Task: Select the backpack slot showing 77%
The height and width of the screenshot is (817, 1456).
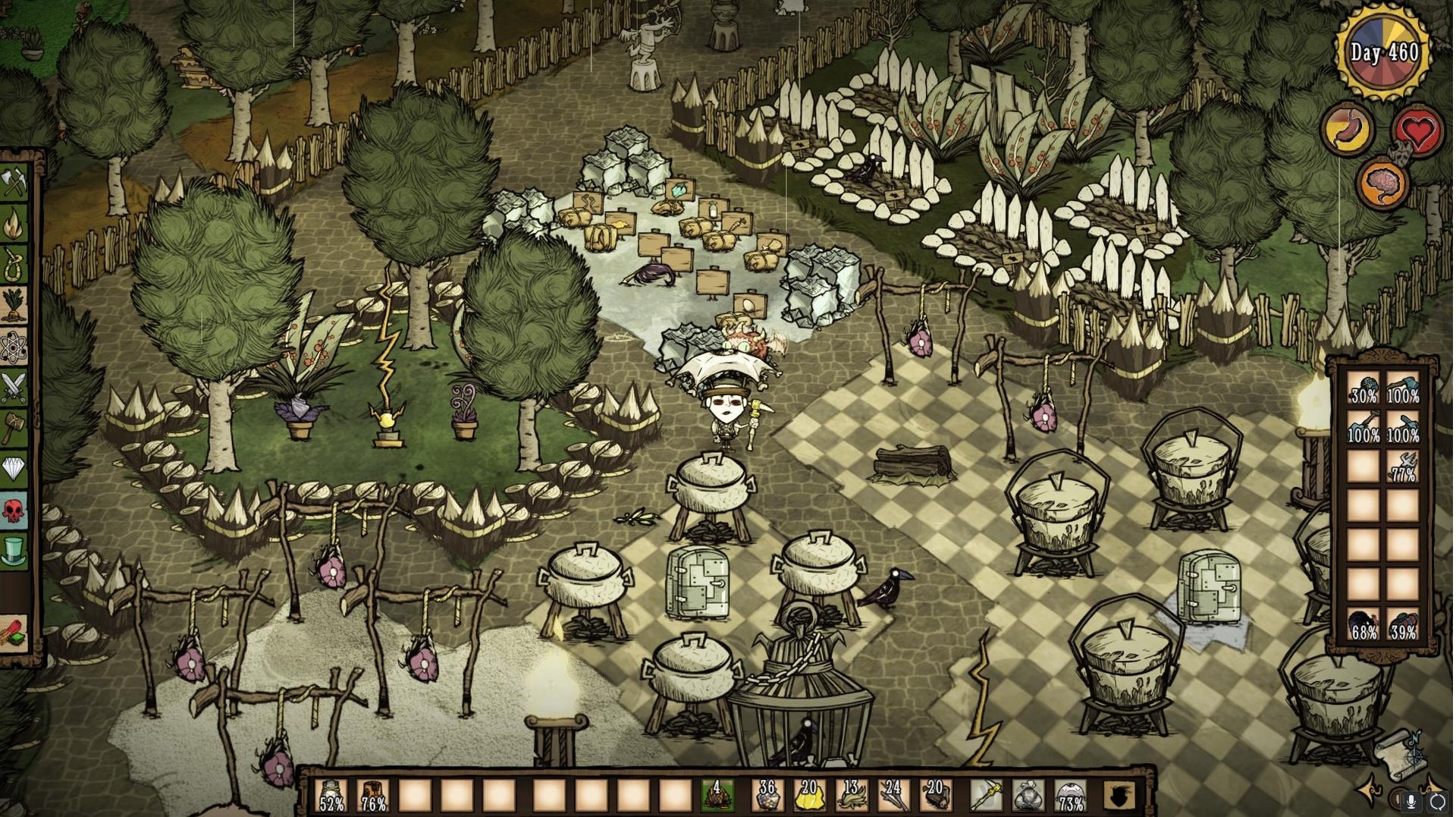Action: 1403,467
